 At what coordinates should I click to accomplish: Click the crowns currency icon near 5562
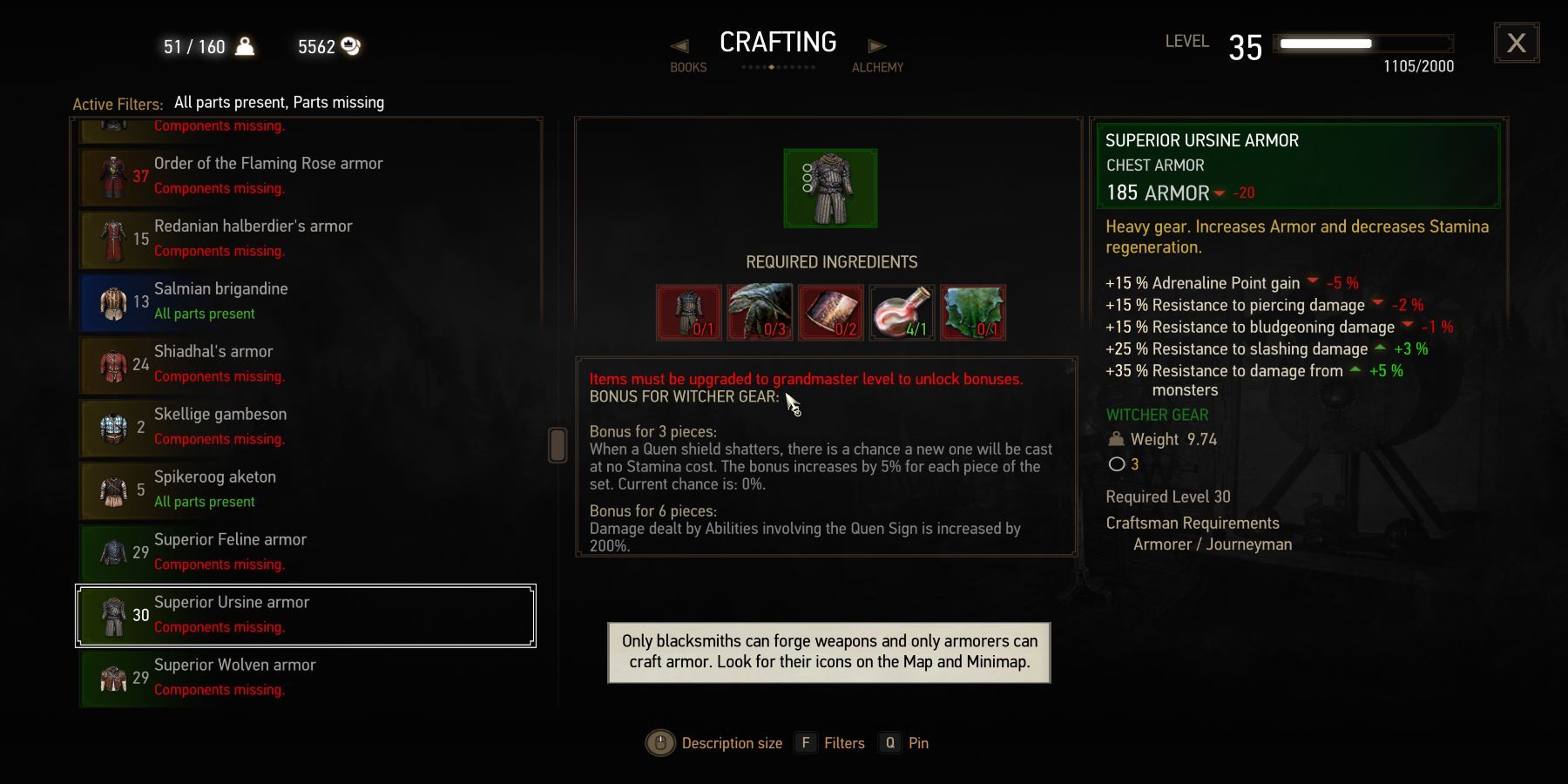350,47
